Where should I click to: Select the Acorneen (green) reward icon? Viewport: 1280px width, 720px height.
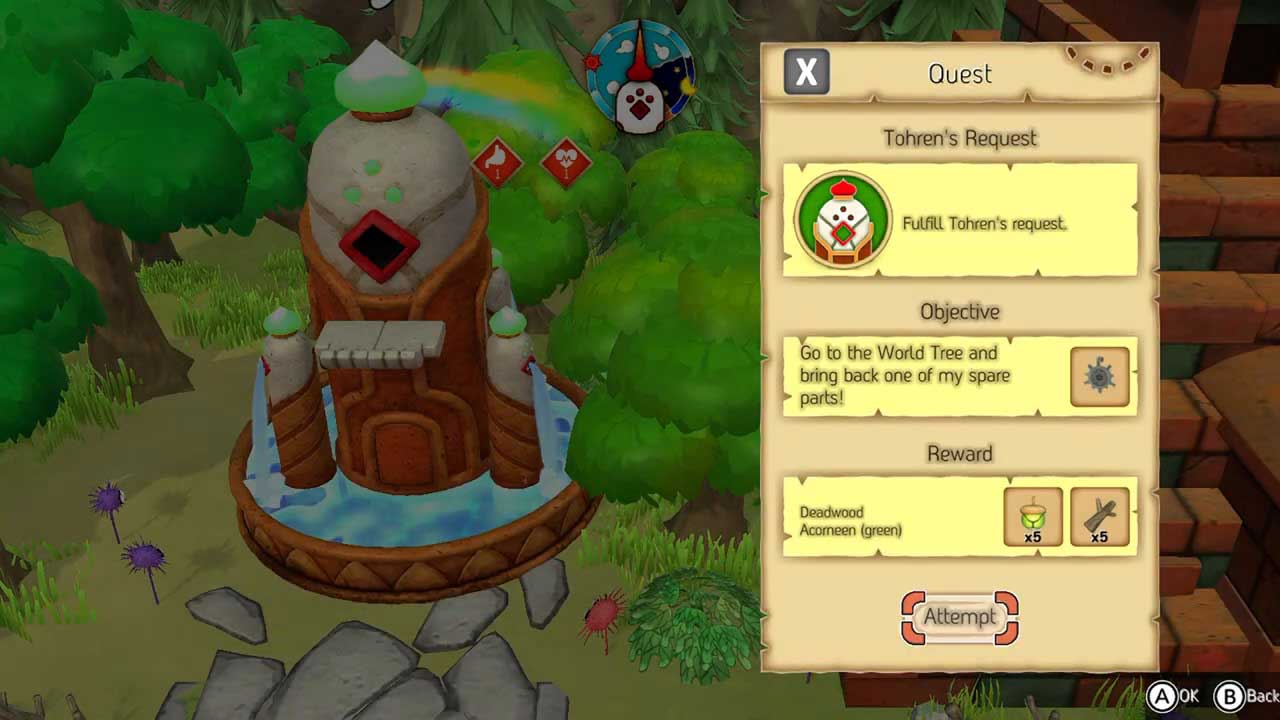[1033, 517]
